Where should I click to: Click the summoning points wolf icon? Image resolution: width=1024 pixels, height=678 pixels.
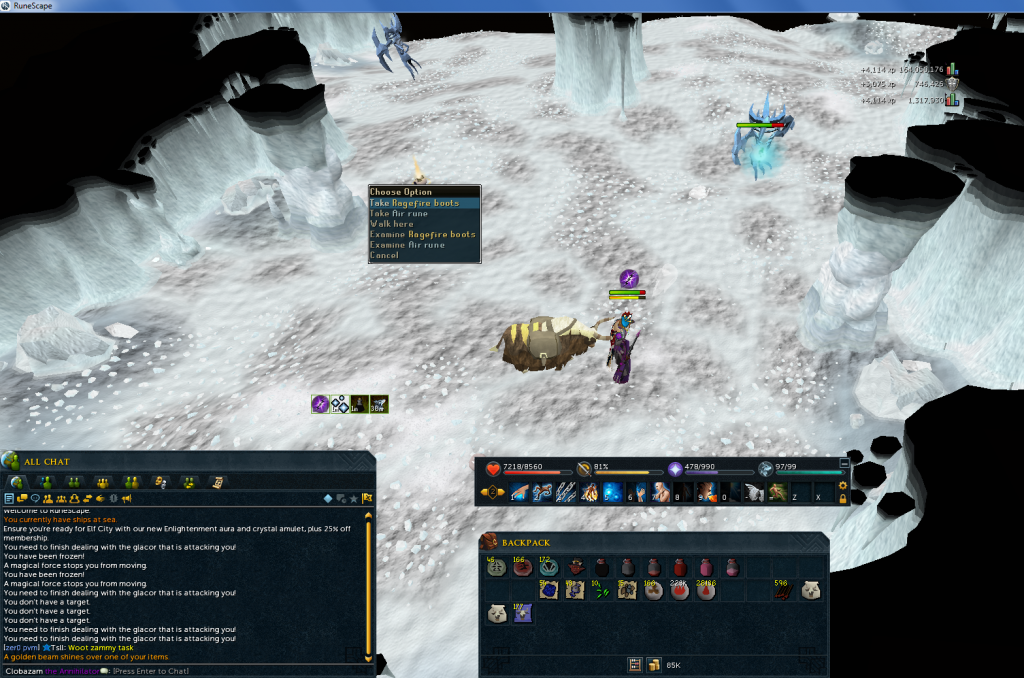pyautogui.click(x=766, y=468)
